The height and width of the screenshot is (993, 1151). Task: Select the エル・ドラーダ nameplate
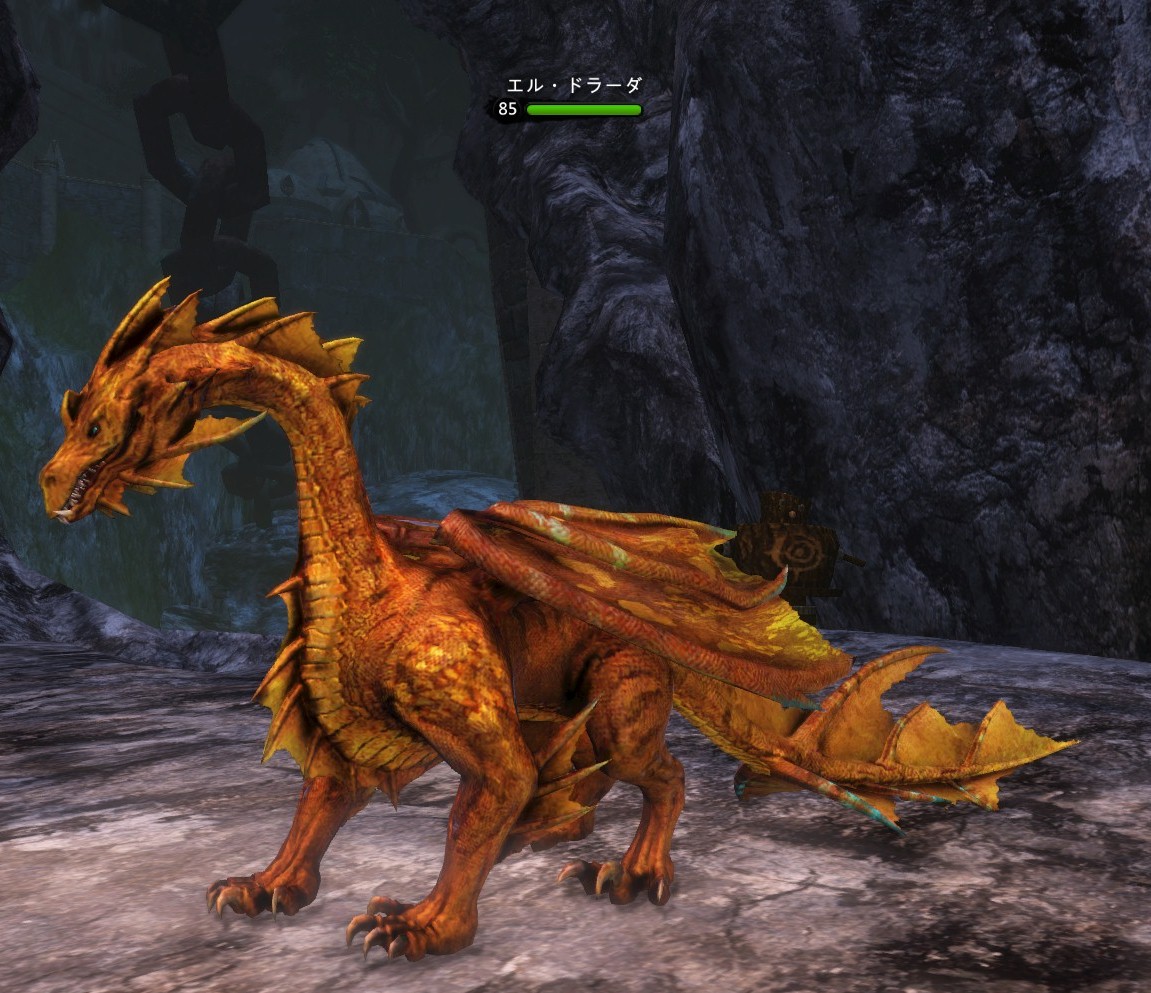tap(573, 88)
